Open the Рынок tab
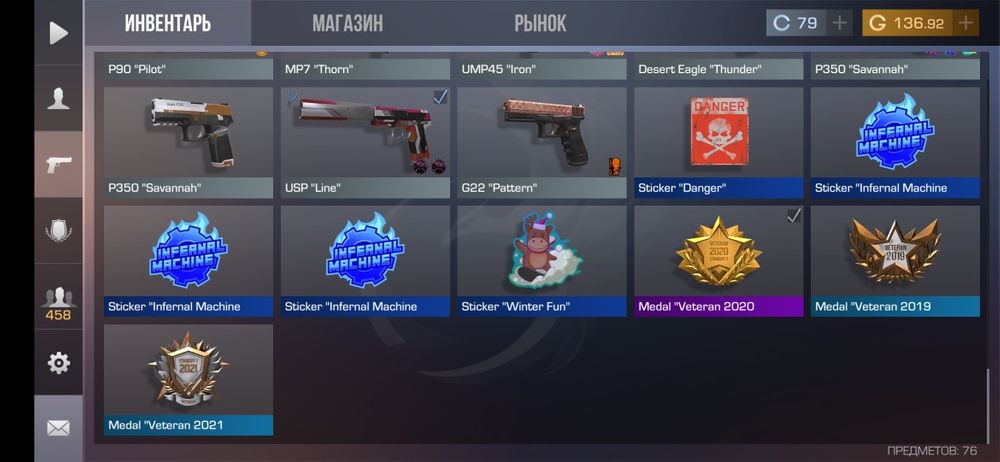The image size is (1000, 462). [540, 23]
